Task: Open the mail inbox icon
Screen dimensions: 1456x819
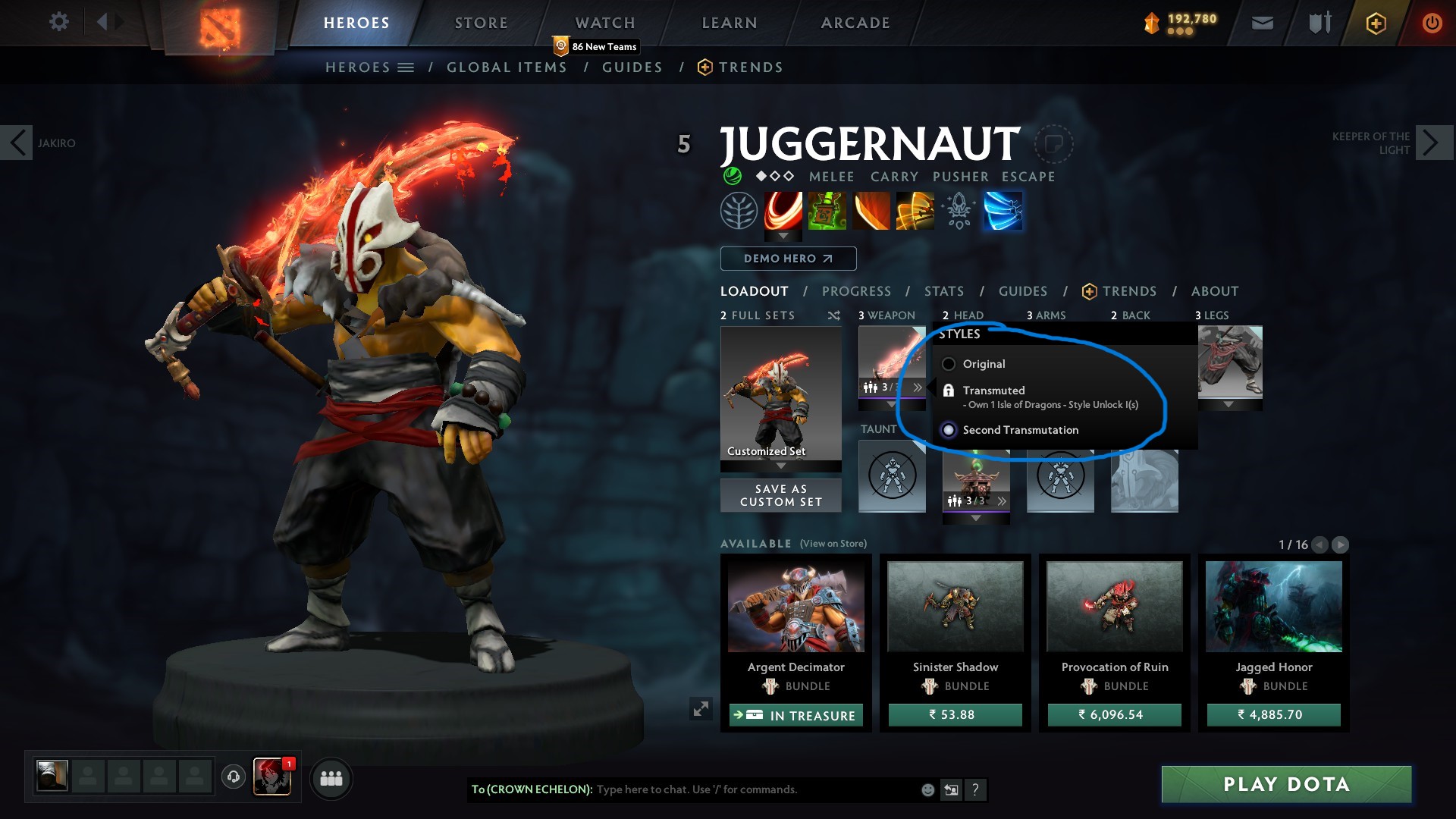Action: coord(1263,23)
